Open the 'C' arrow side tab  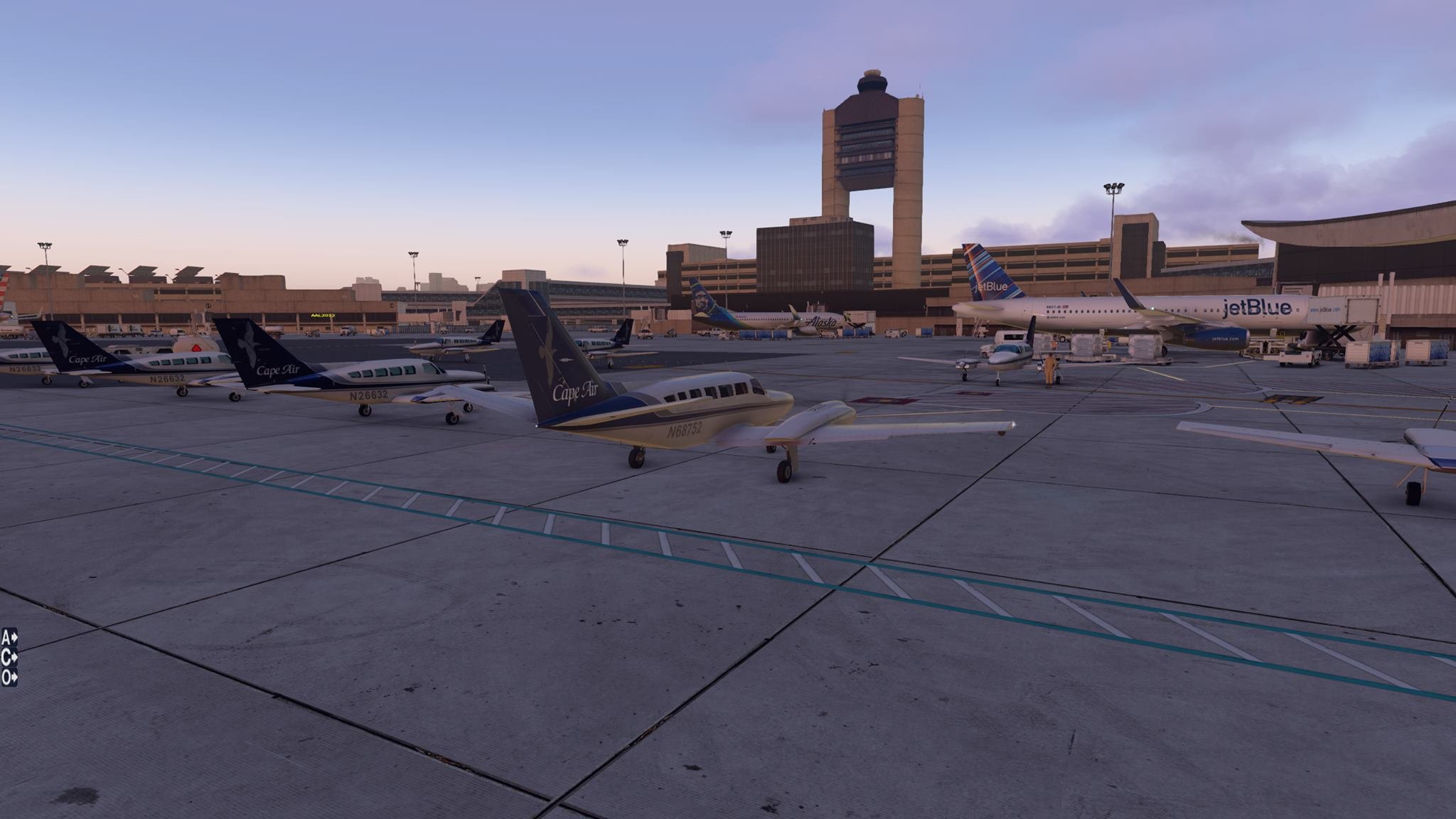tap(9, 657)
